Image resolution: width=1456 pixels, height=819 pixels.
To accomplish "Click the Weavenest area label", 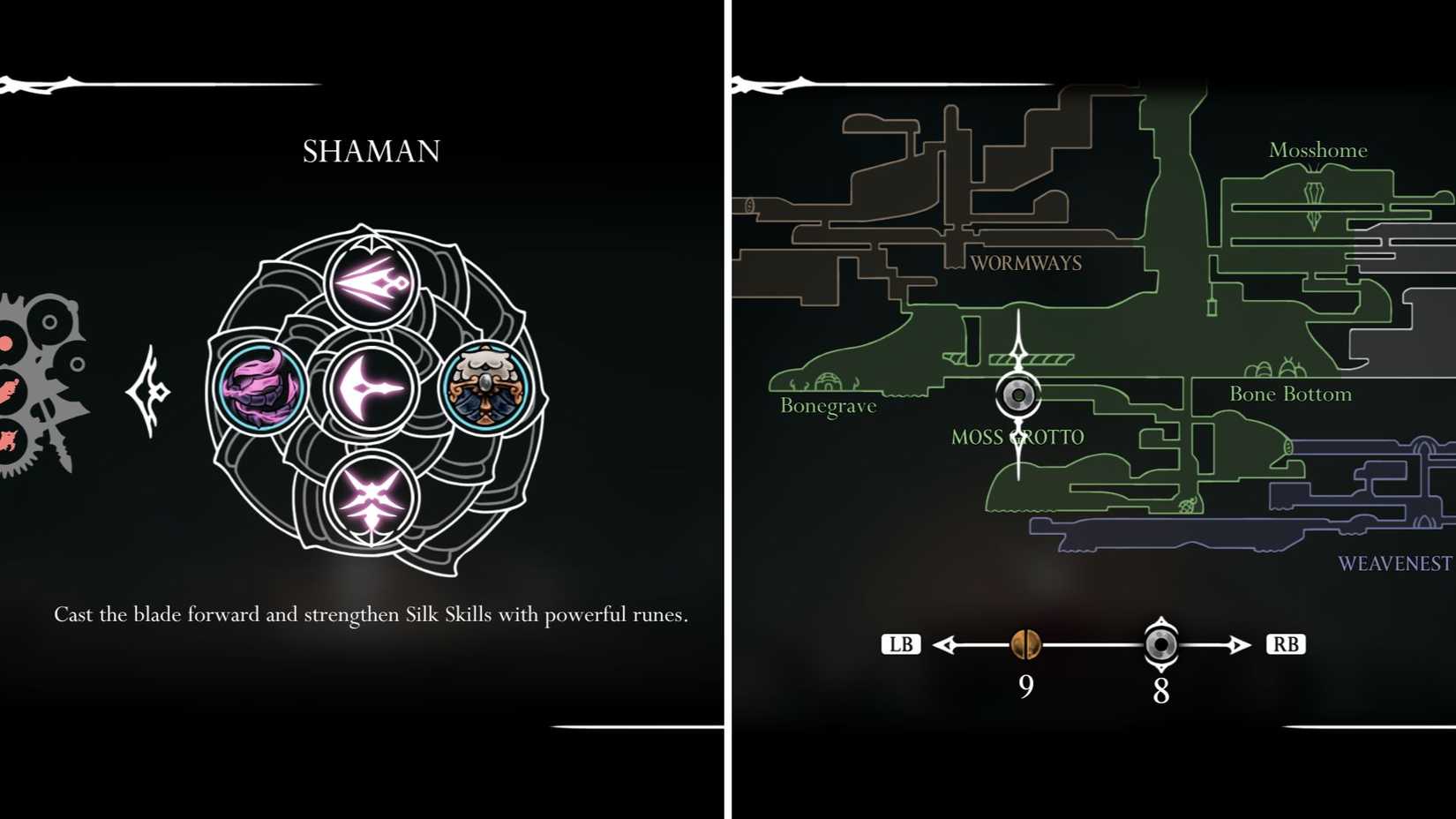I will pos(1395,562).
